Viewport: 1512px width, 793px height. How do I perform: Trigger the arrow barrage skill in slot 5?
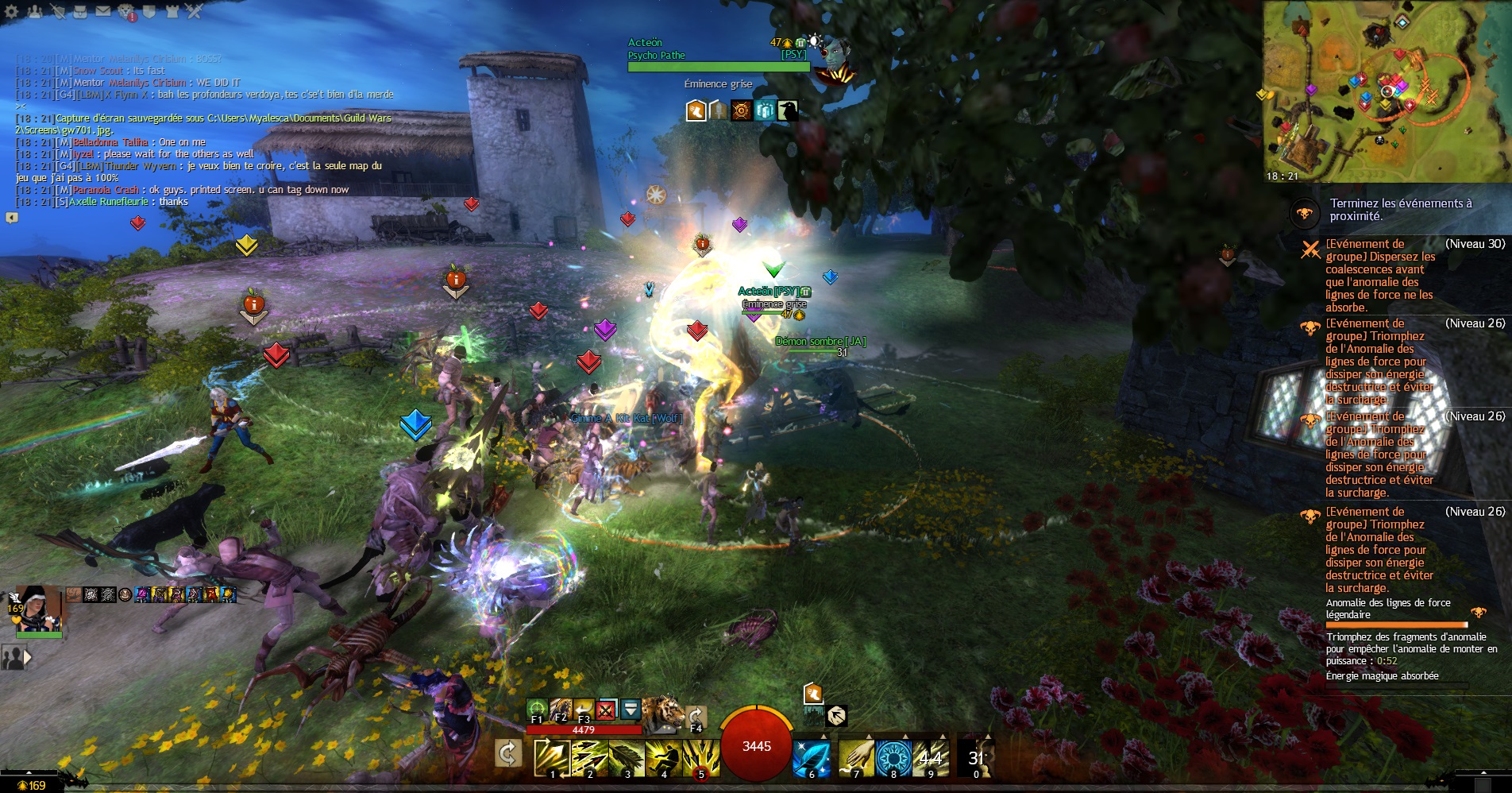coord(702,757)
